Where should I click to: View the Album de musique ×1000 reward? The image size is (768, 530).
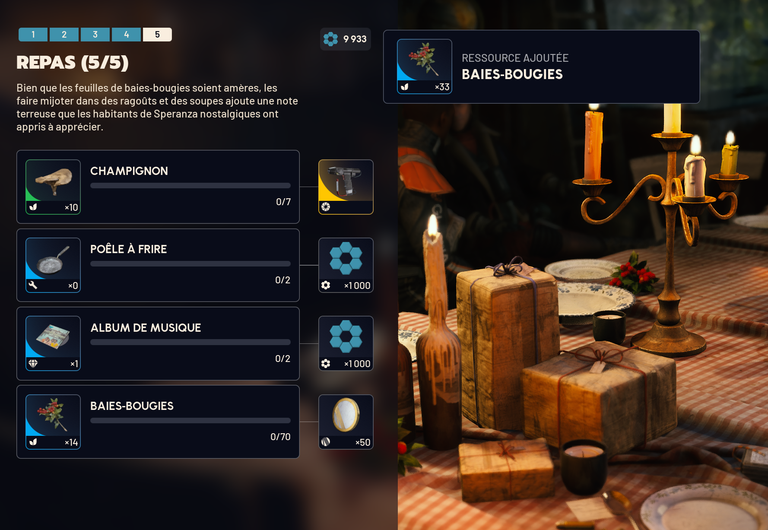pos(346,343)
